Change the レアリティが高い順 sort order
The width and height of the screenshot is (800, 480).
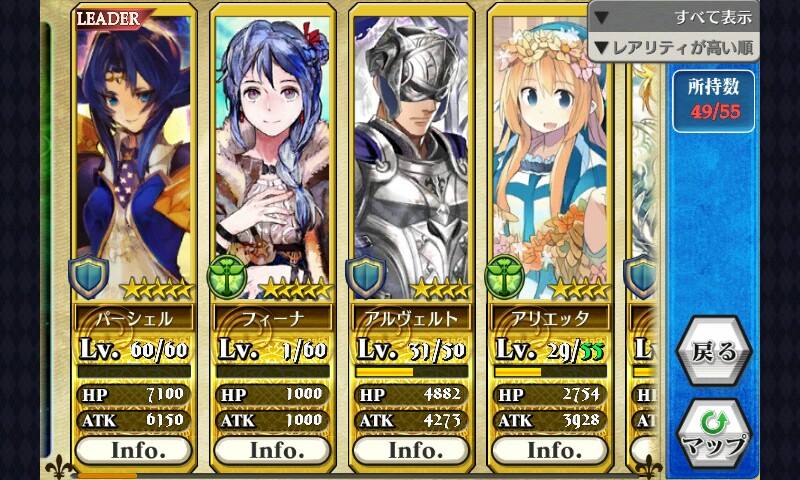tap(674, 47)
